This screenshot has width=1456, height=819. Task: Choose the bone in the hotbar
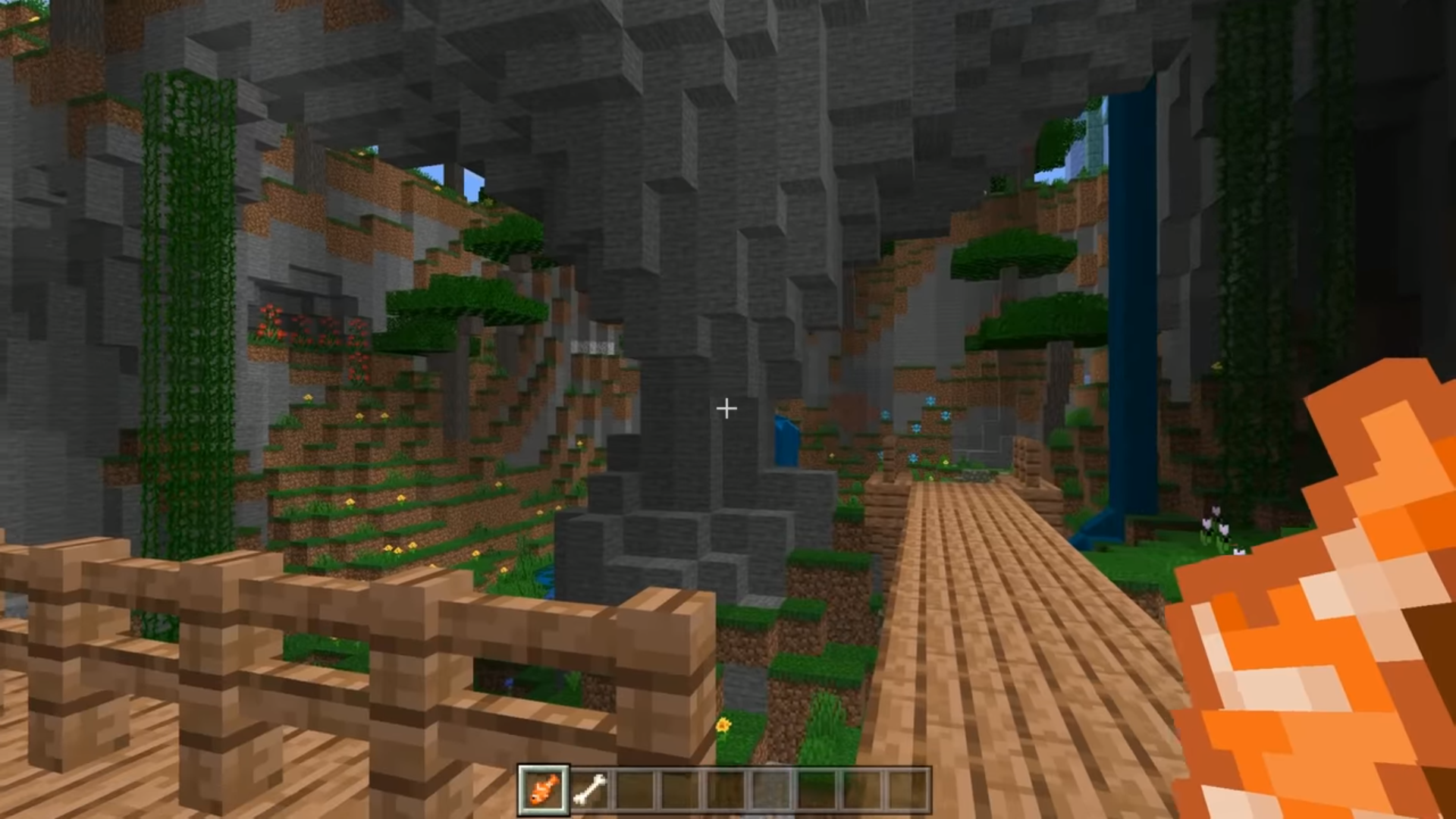[590, 789]
